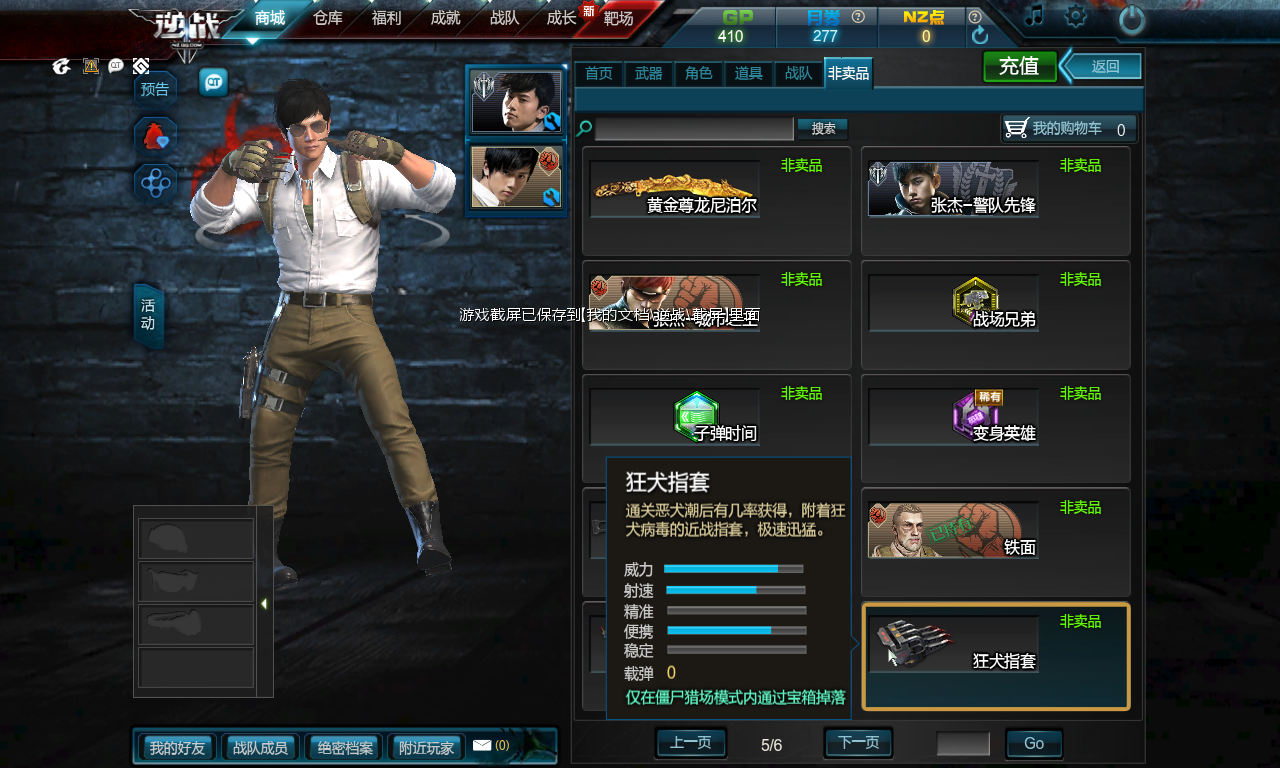Go to next page with 下一页

858,743
